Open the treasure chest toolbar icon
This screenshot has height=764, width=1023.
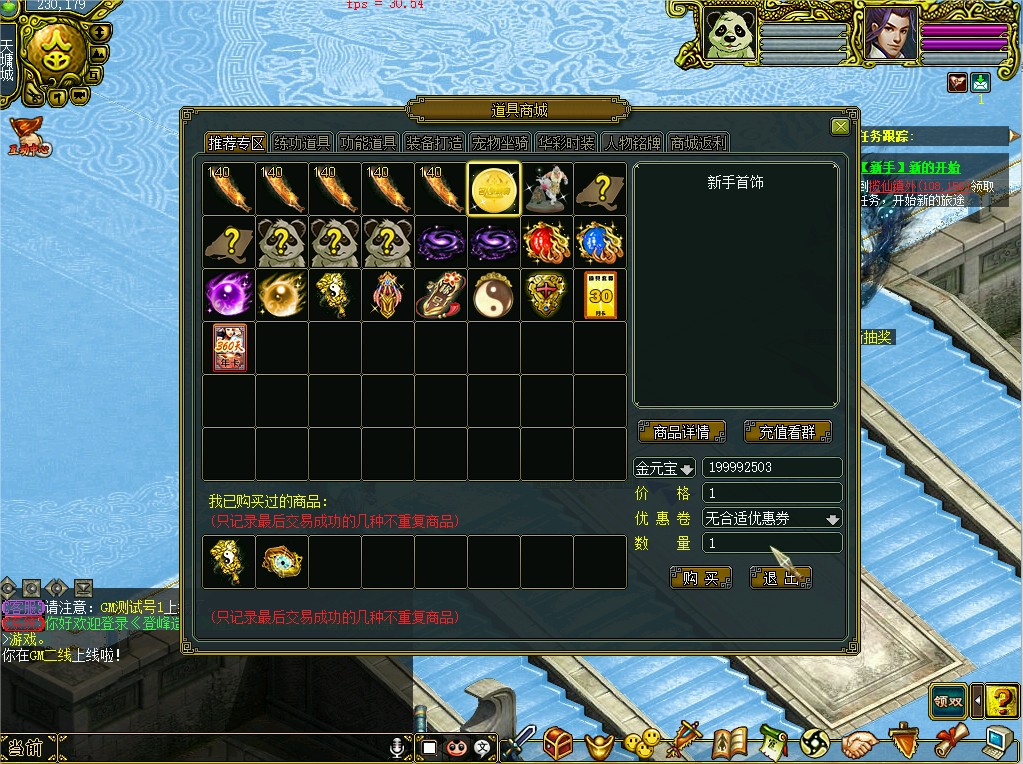pyautogui.click(x=558, y=743)
